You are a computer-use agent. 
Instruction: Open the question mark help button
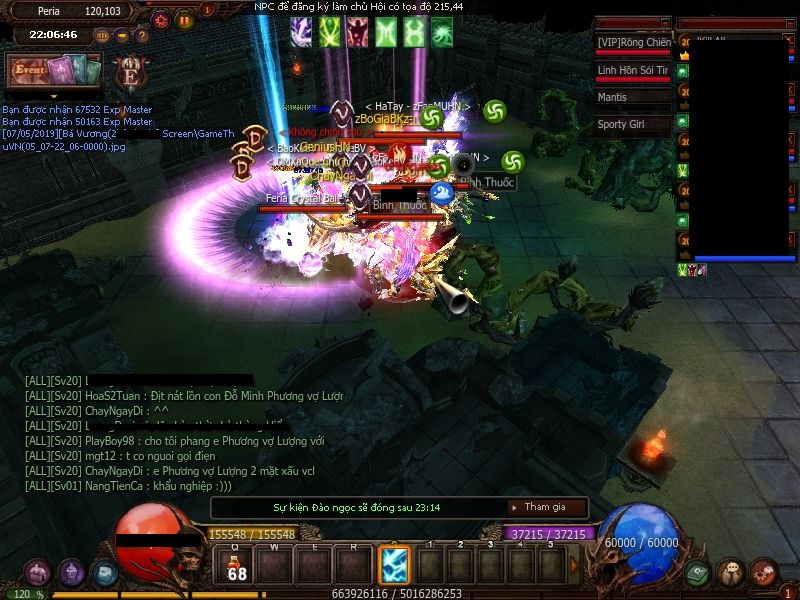pyautogui.click(x=142, y=35)
